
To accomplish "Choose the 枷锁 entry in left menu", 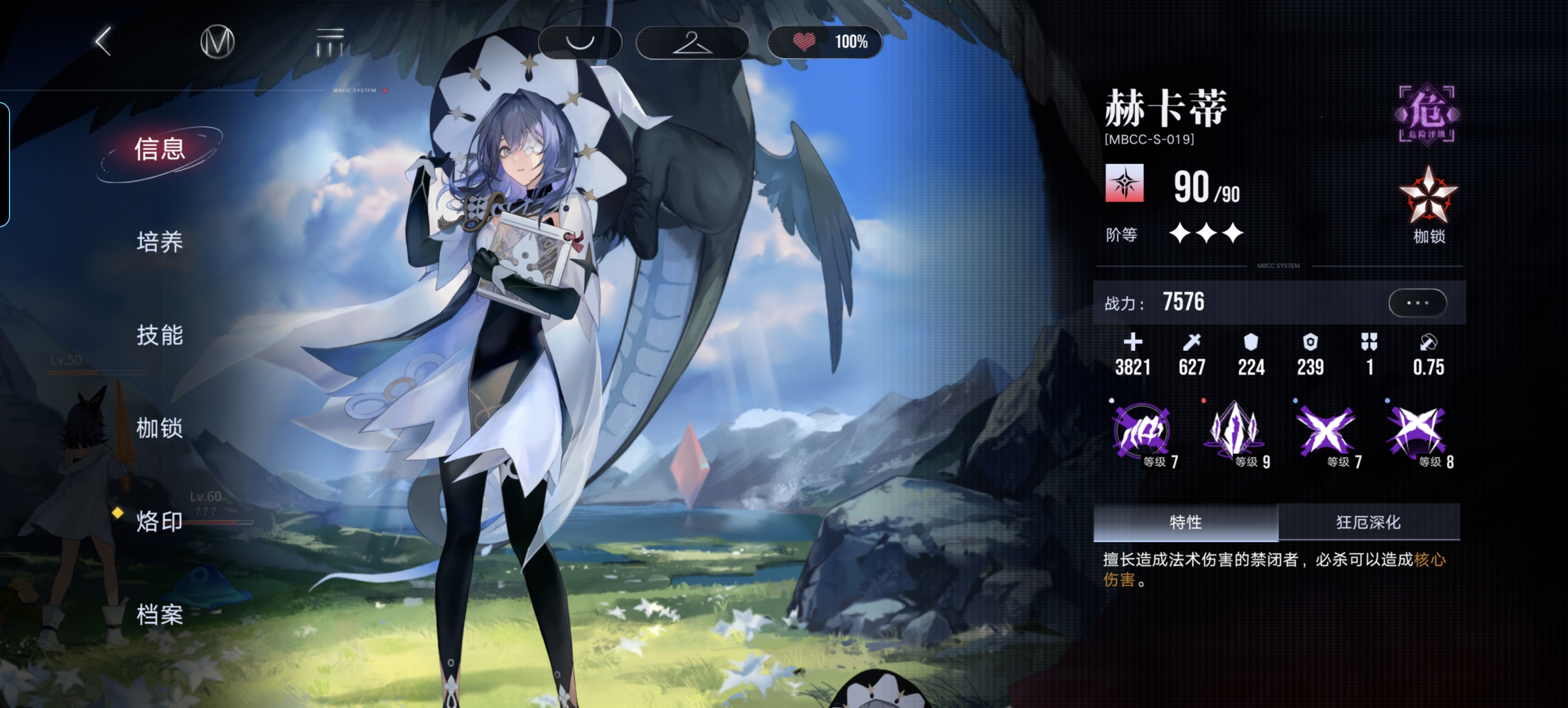I will click(160, 428).
